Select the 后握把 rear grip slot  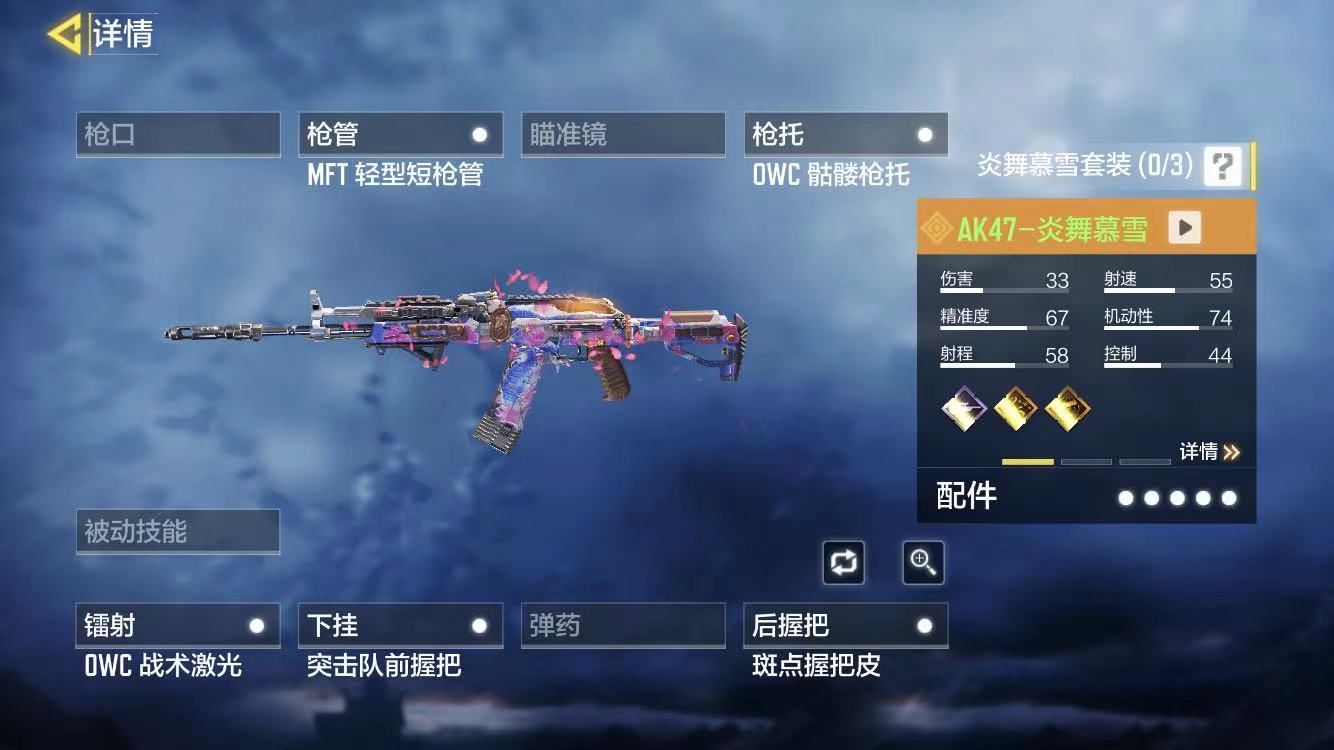(845, 626)
